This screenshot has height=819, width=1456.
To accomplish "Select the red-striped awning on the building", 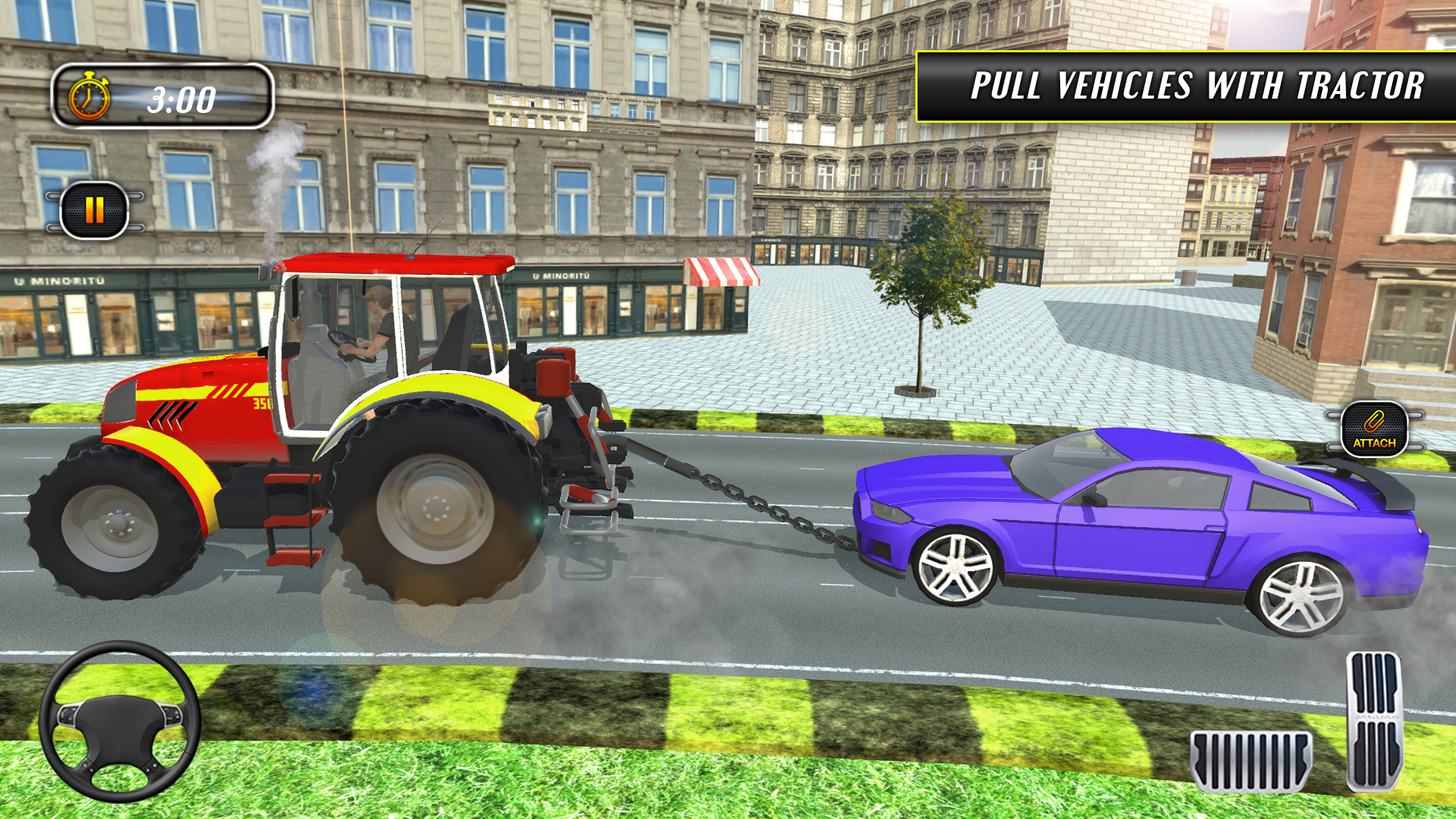I will click(x=717, y=273).
